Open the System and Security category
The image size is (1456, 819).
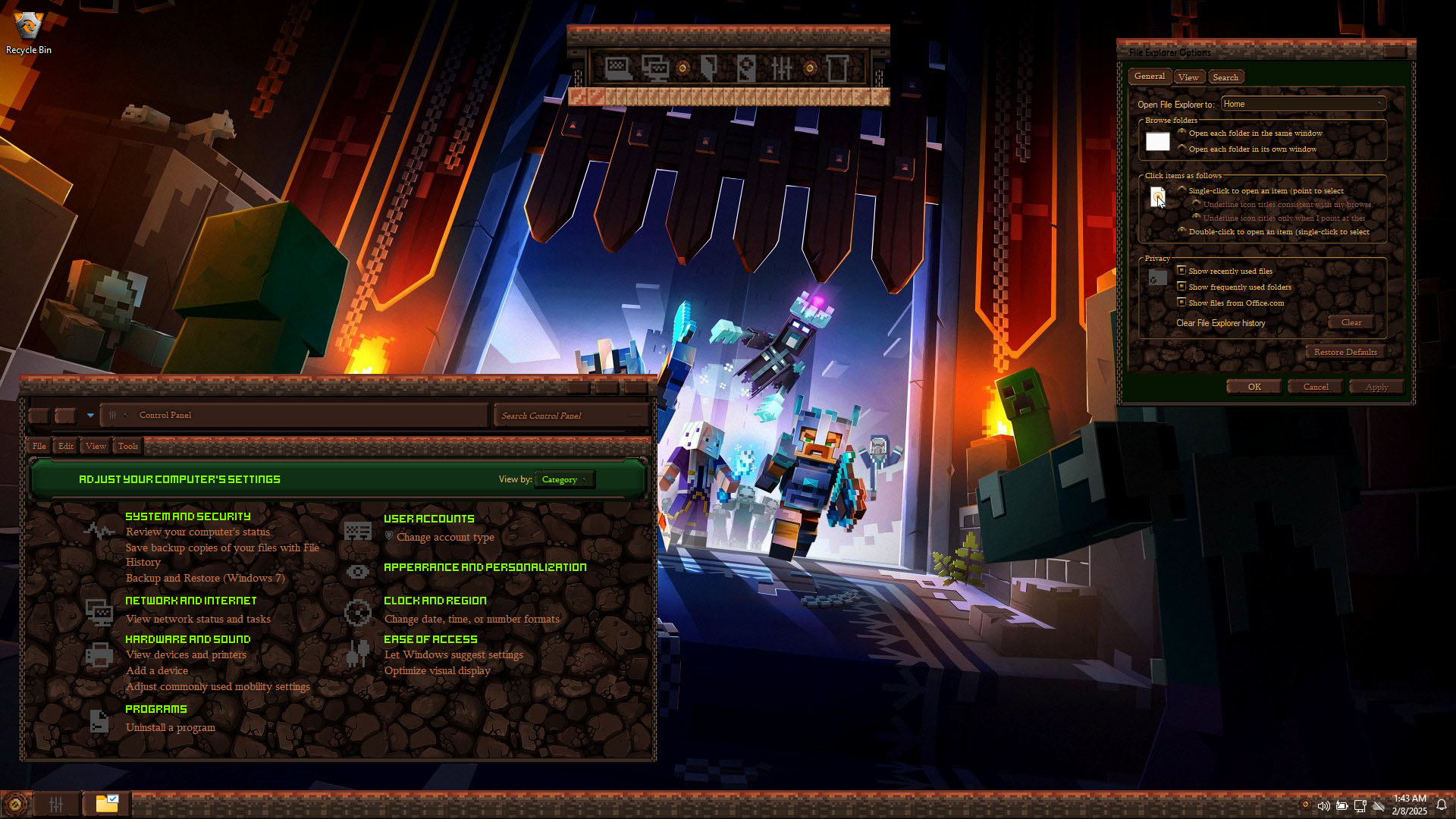[x=187, y=516]
